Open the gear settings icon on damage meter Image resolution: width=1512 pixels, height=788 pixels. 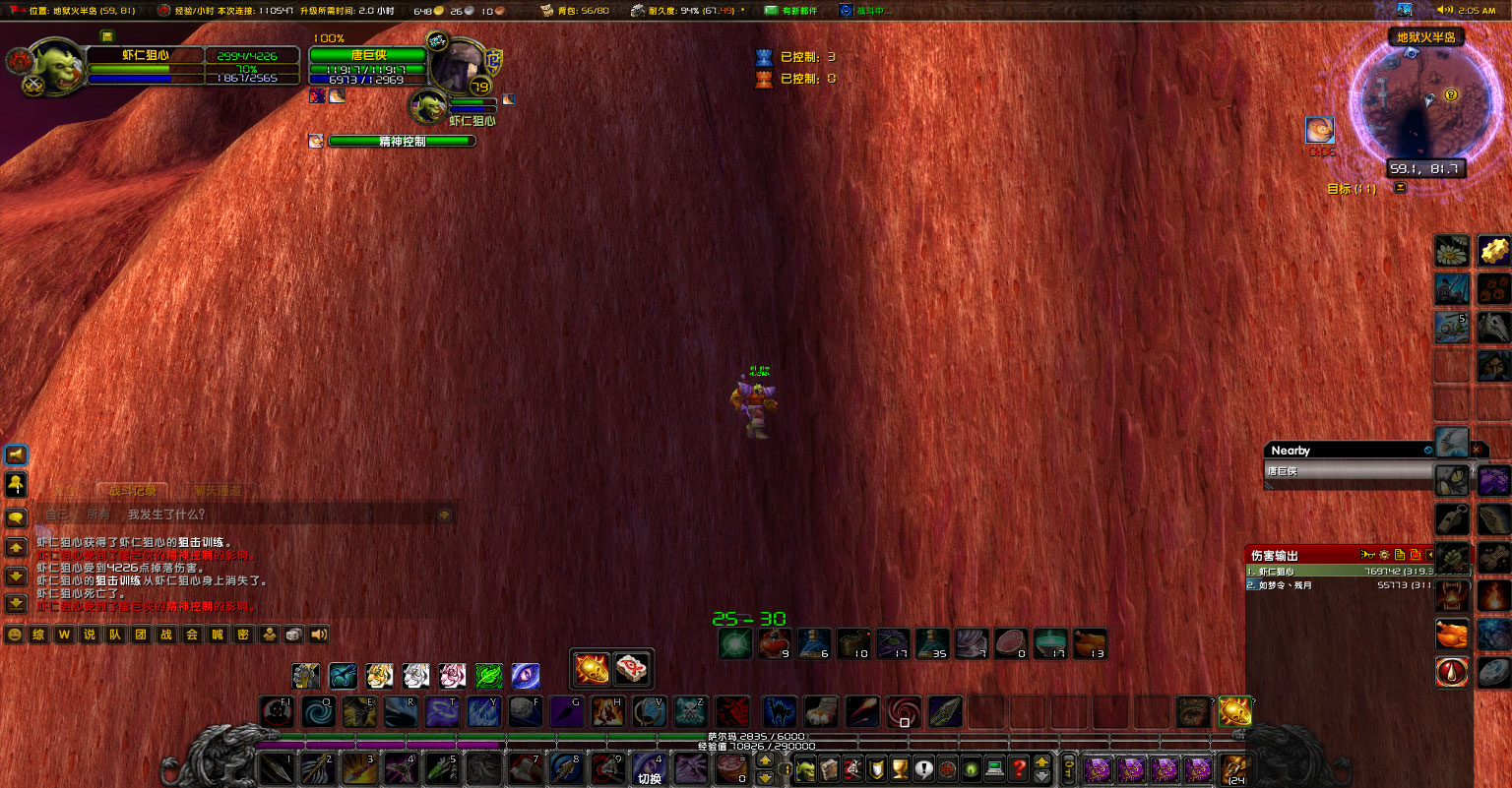click(1384, 555)
